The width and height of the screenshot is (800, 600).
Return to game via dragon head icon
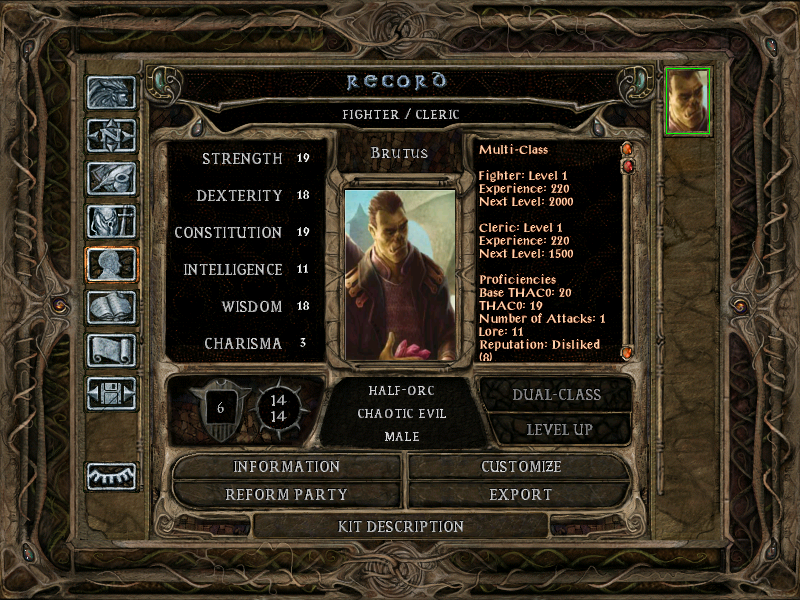[111, 93]
